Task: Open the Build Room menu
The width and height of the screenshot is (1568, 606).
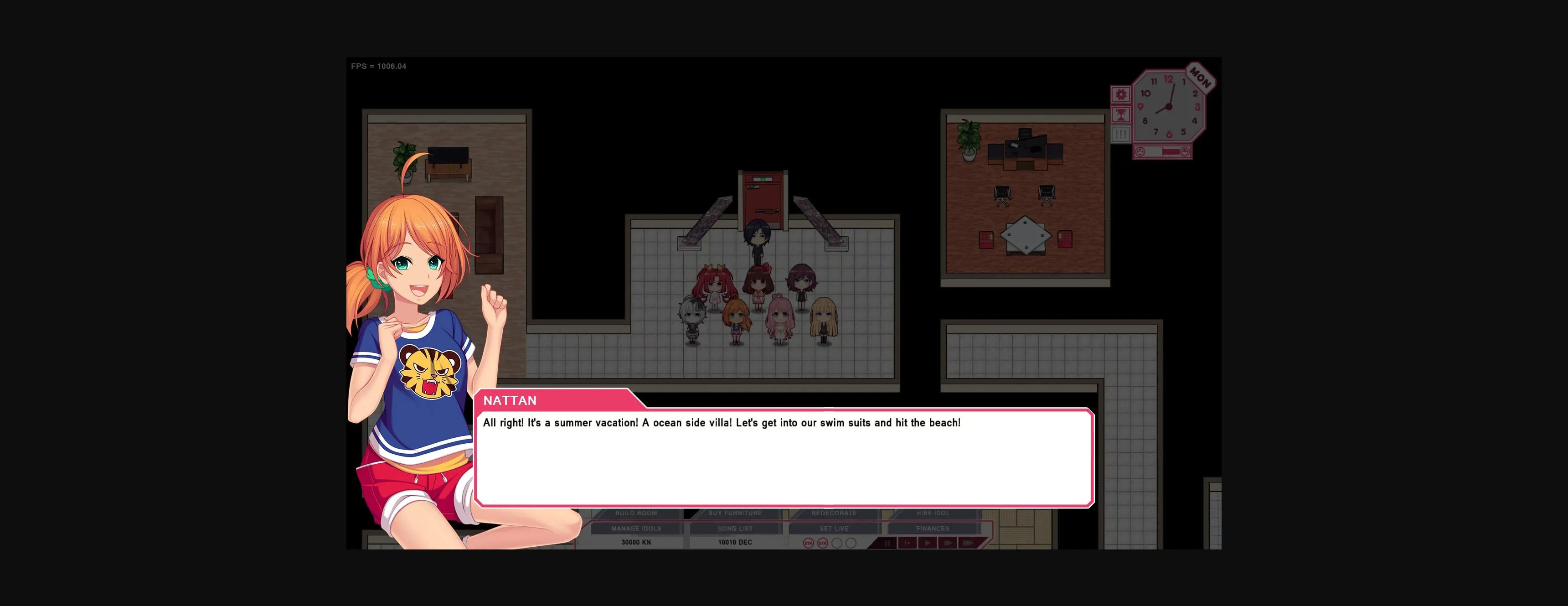Action: 637,513
